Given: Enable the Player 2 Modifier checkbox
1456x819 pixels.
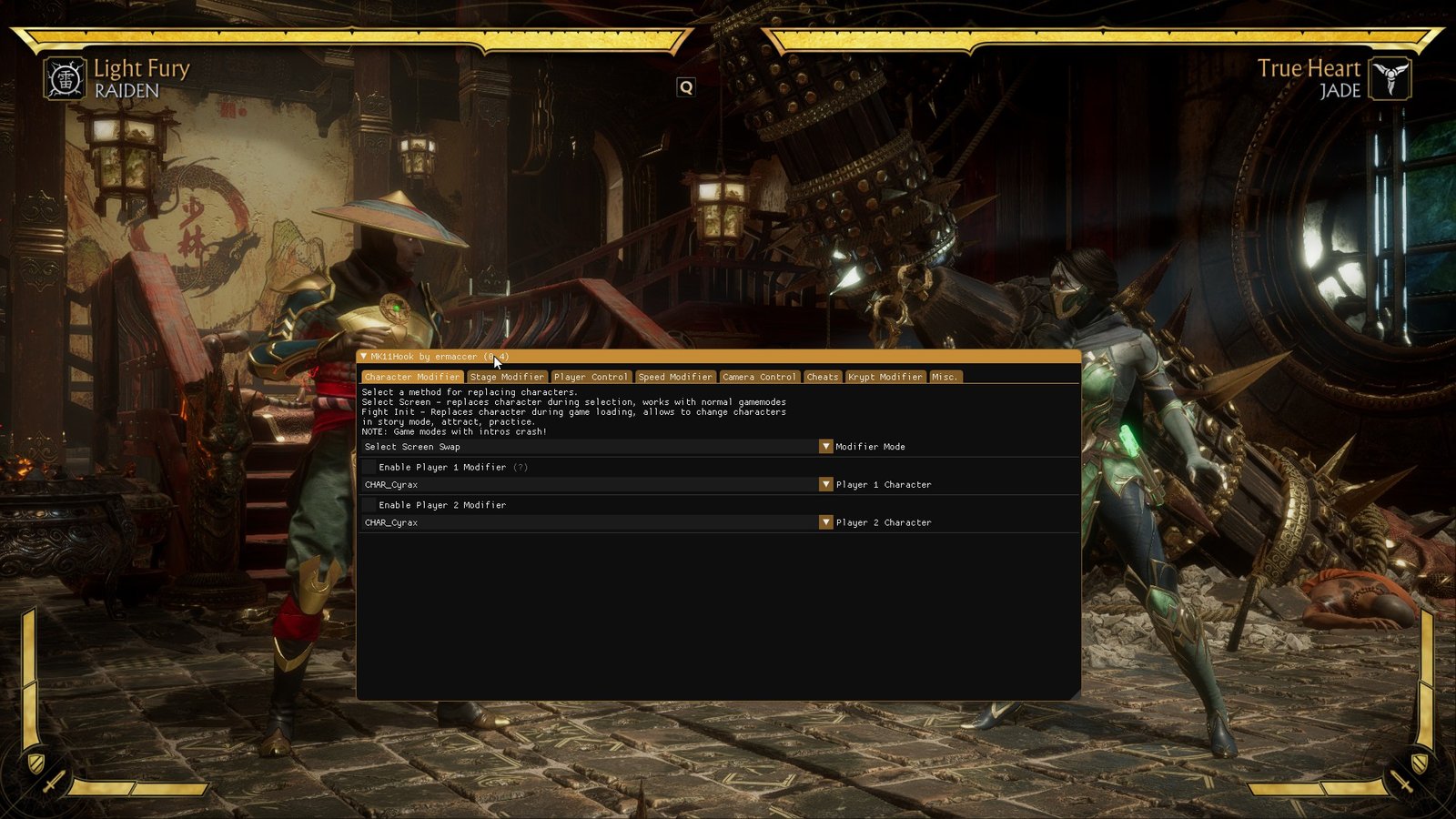Looking at the screenshot, I should click(x=368, y=505).
